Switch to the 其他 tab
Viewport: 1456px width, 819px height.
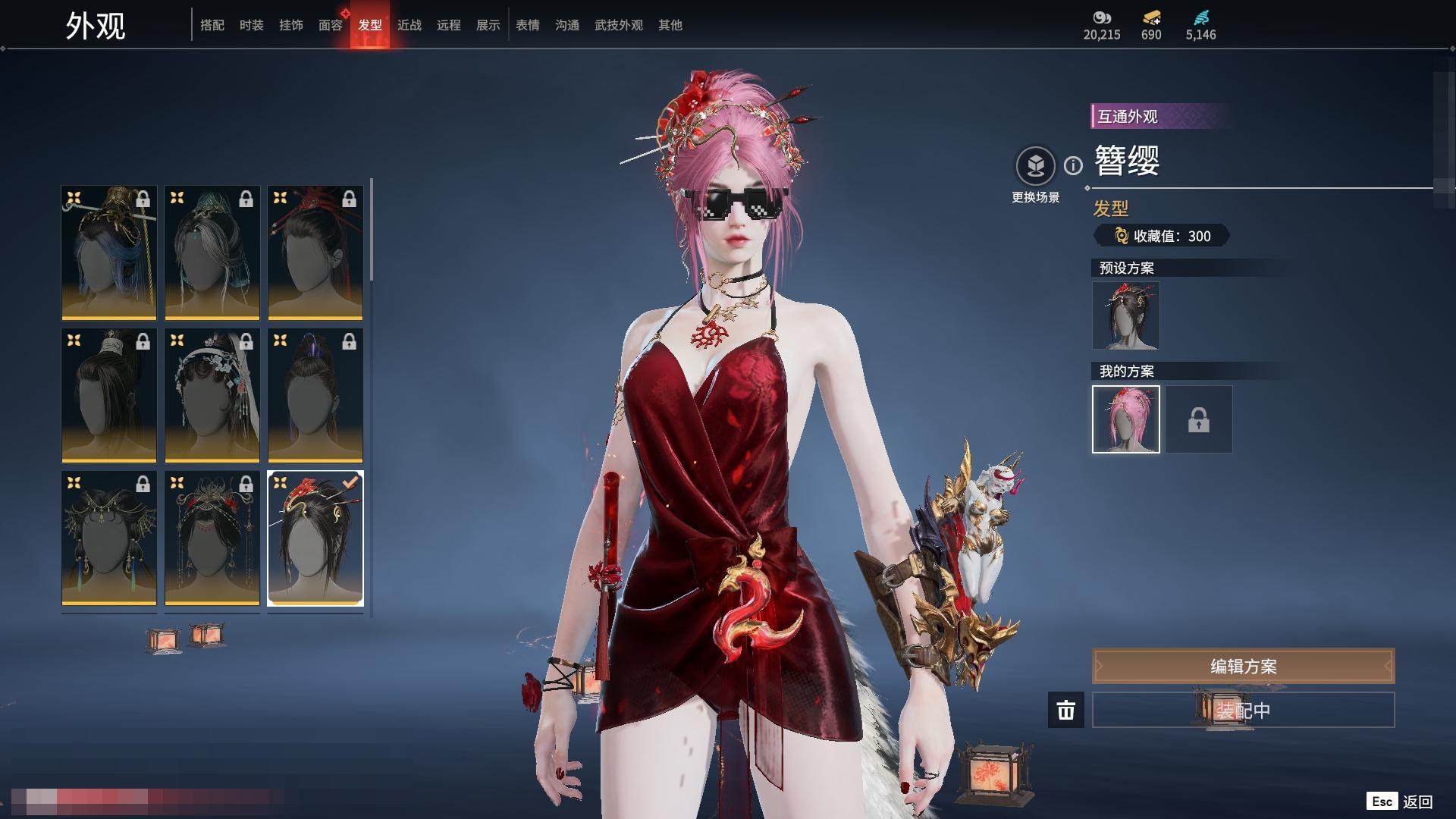click(x=670, y=25)
